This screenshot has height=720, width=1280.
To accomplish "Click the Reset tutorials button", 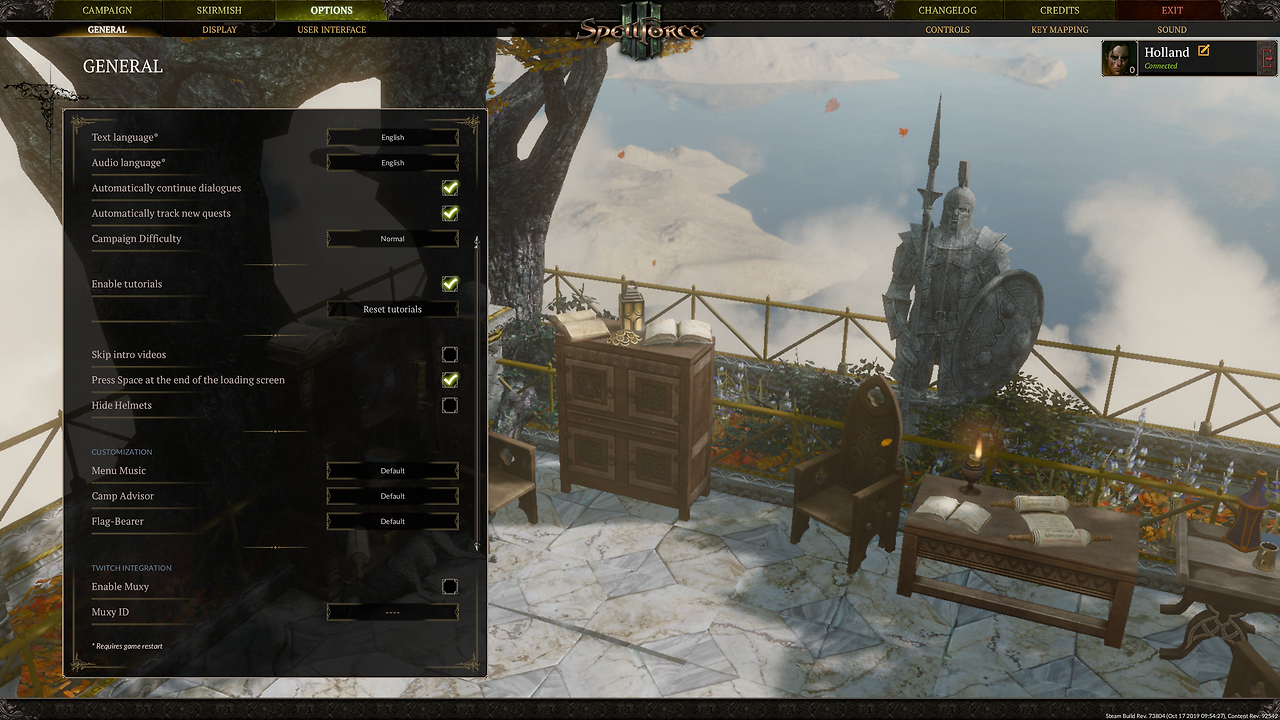I will tap(392, 309).
